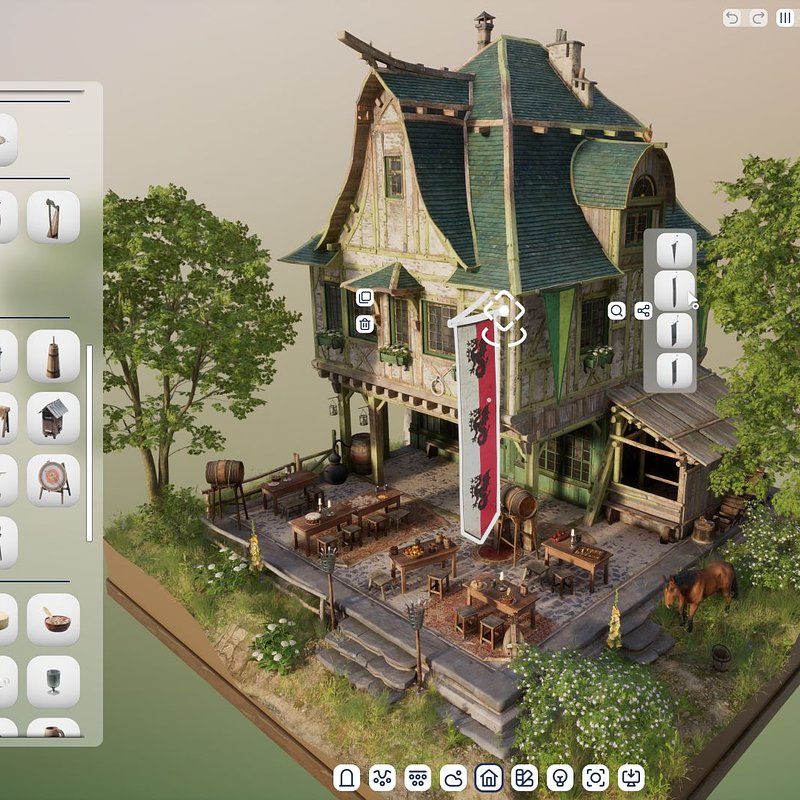Open the cloud and sun weather tool

[x=454, y=777]
